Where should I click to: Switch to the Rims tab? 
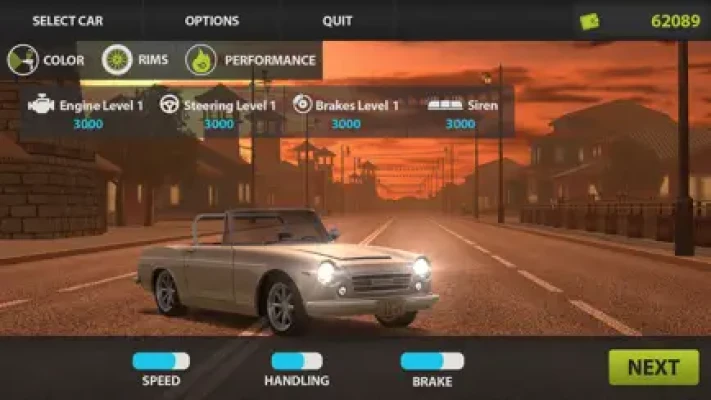pos(135,61)
